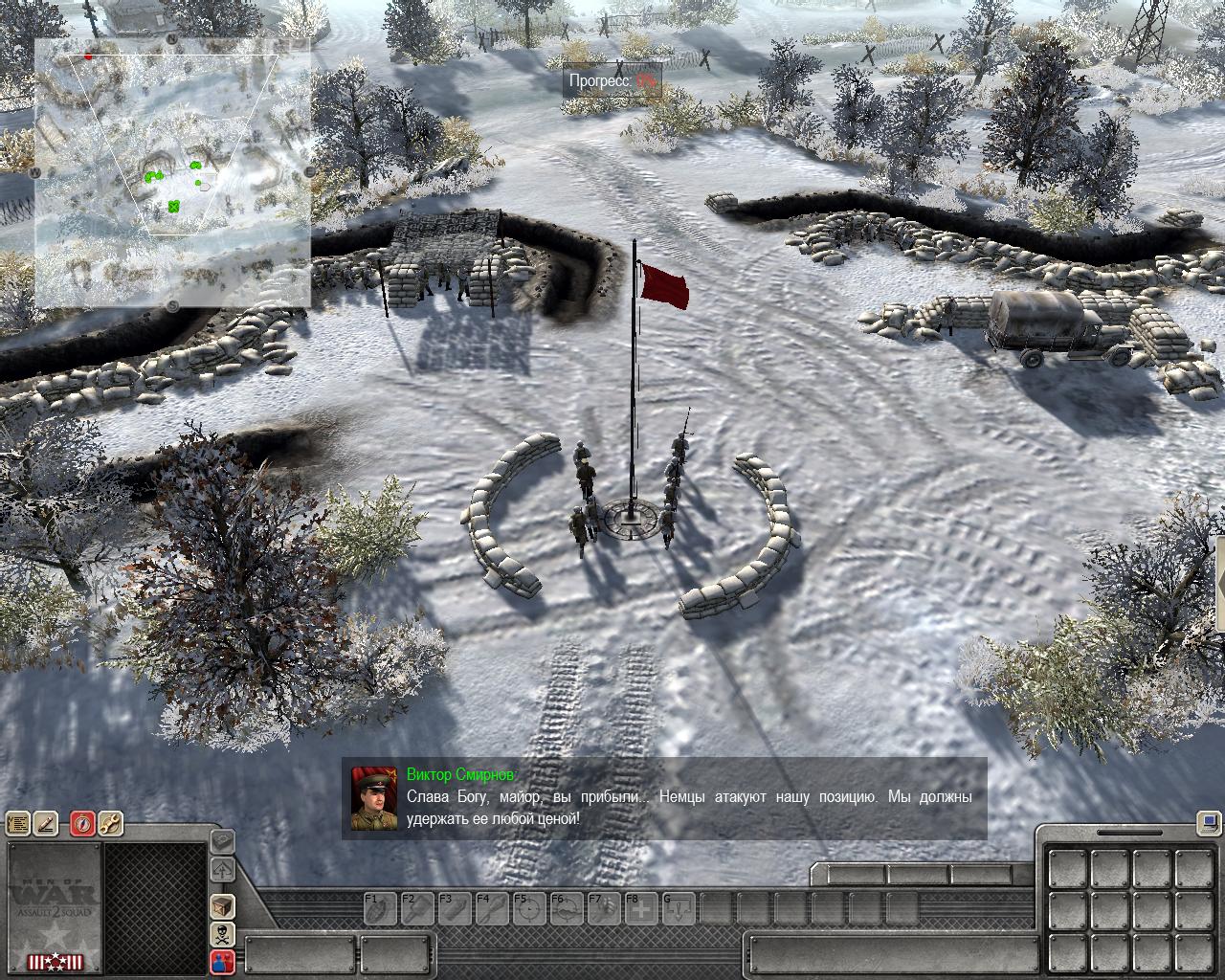Open the blue computer monitor icon
The image size is (1225, 980).
(x=1209, y=821)
